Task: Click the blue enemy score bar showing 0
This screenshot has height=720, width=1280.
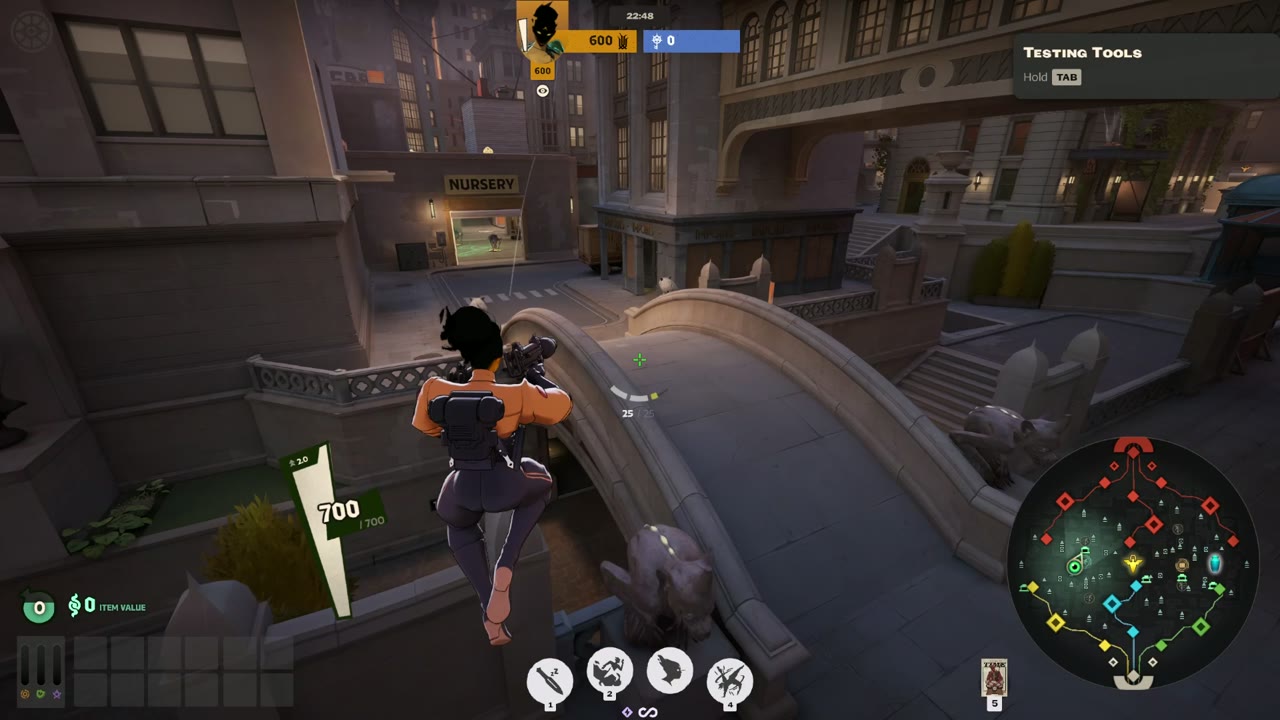Action: [x=690, y=42]
